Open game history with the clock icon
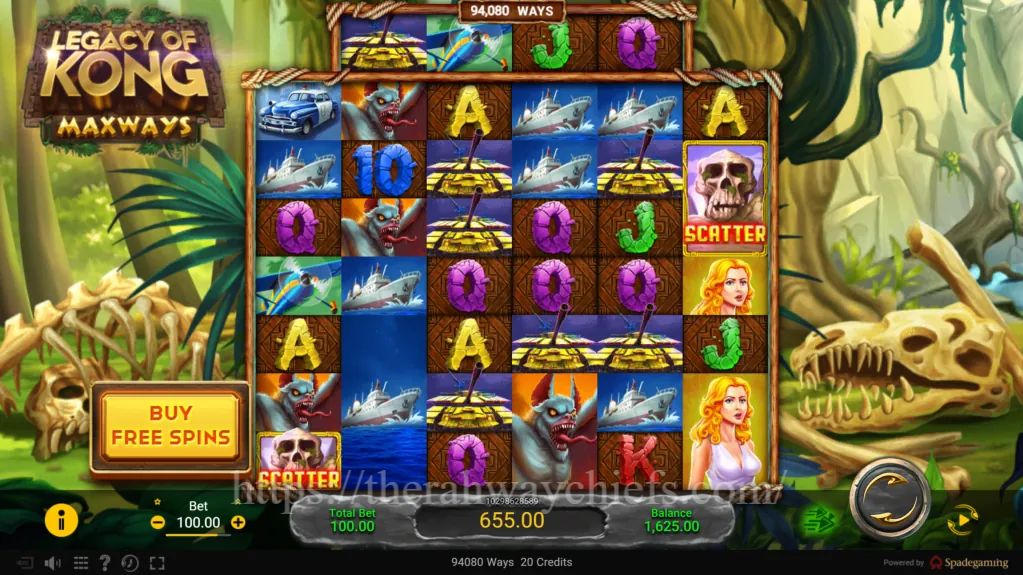This screenshot has width=1023, height=575. pyautogui.click(x=130, y=563)
